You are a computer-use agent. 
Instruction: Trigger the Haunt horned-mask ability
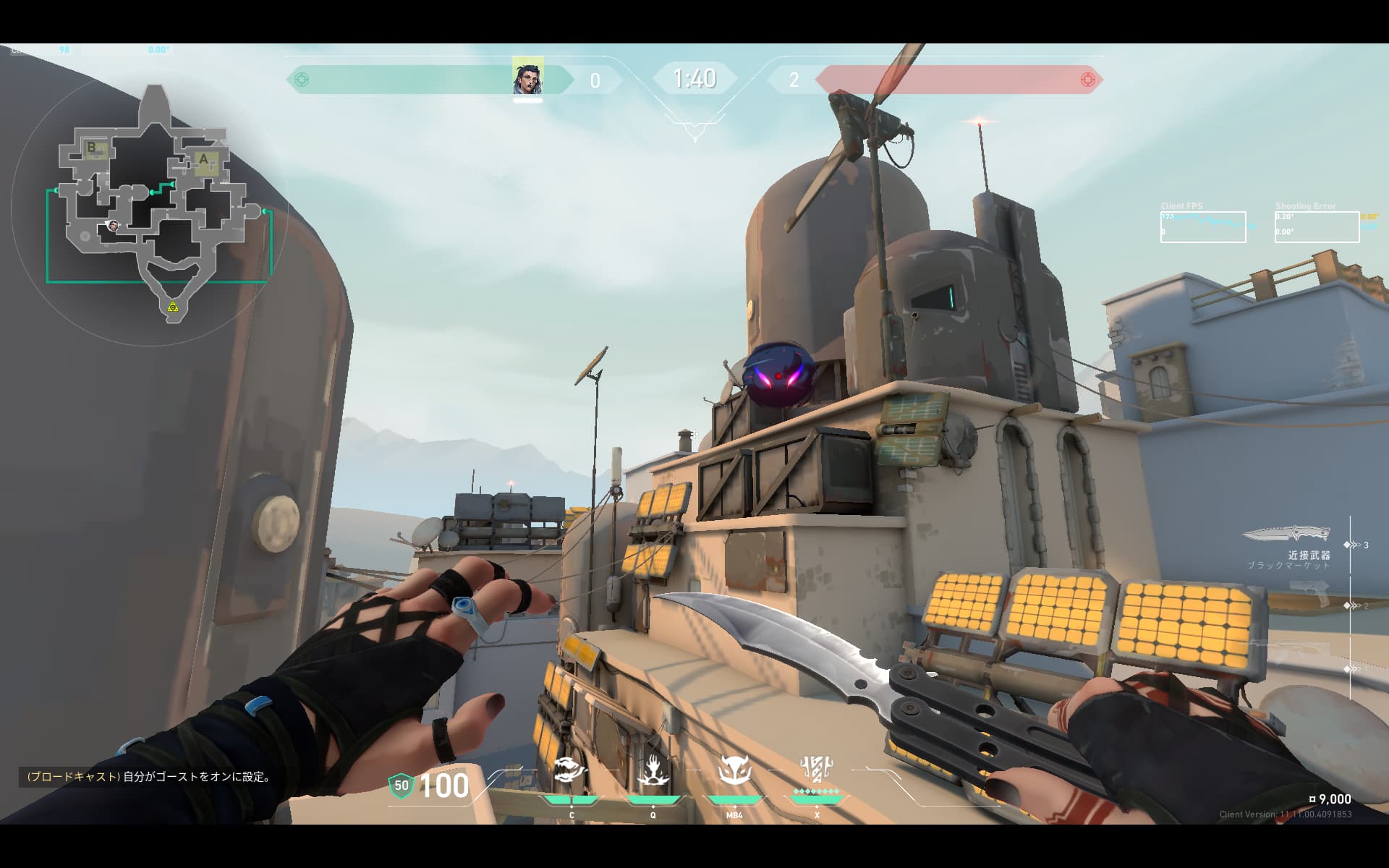tap(734, 773)
